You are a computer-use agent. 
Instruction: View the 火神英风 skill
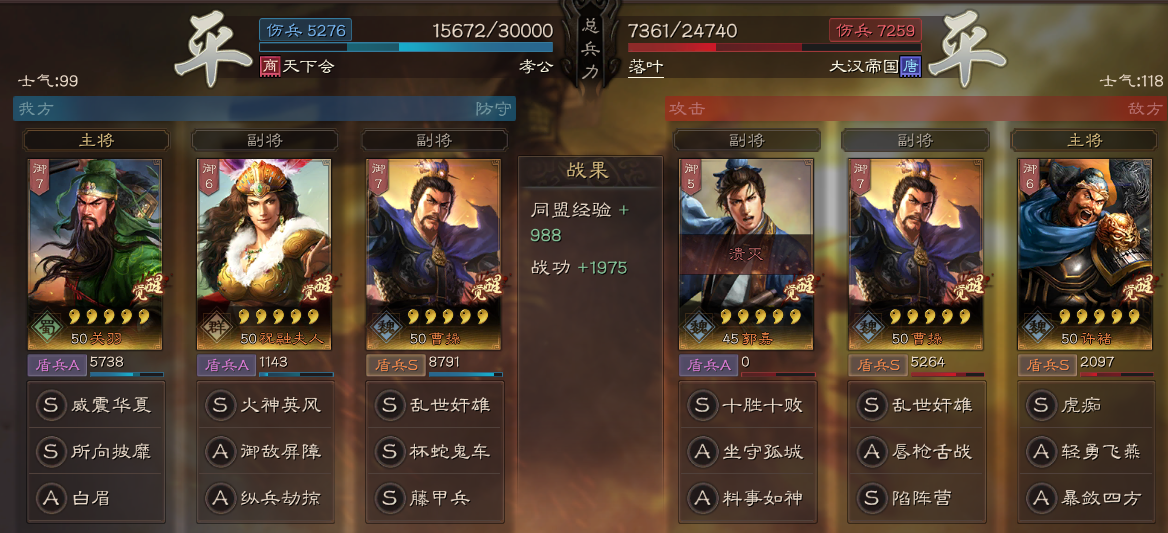click(264, 405)
